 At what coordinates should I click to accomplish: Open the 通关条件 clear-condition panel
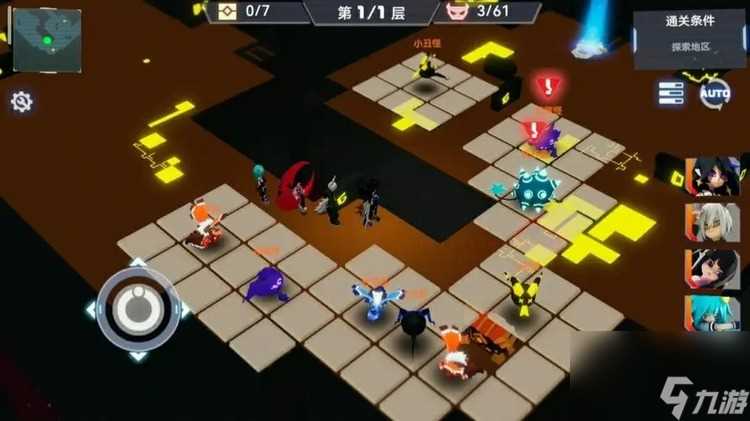click(689, 34)
